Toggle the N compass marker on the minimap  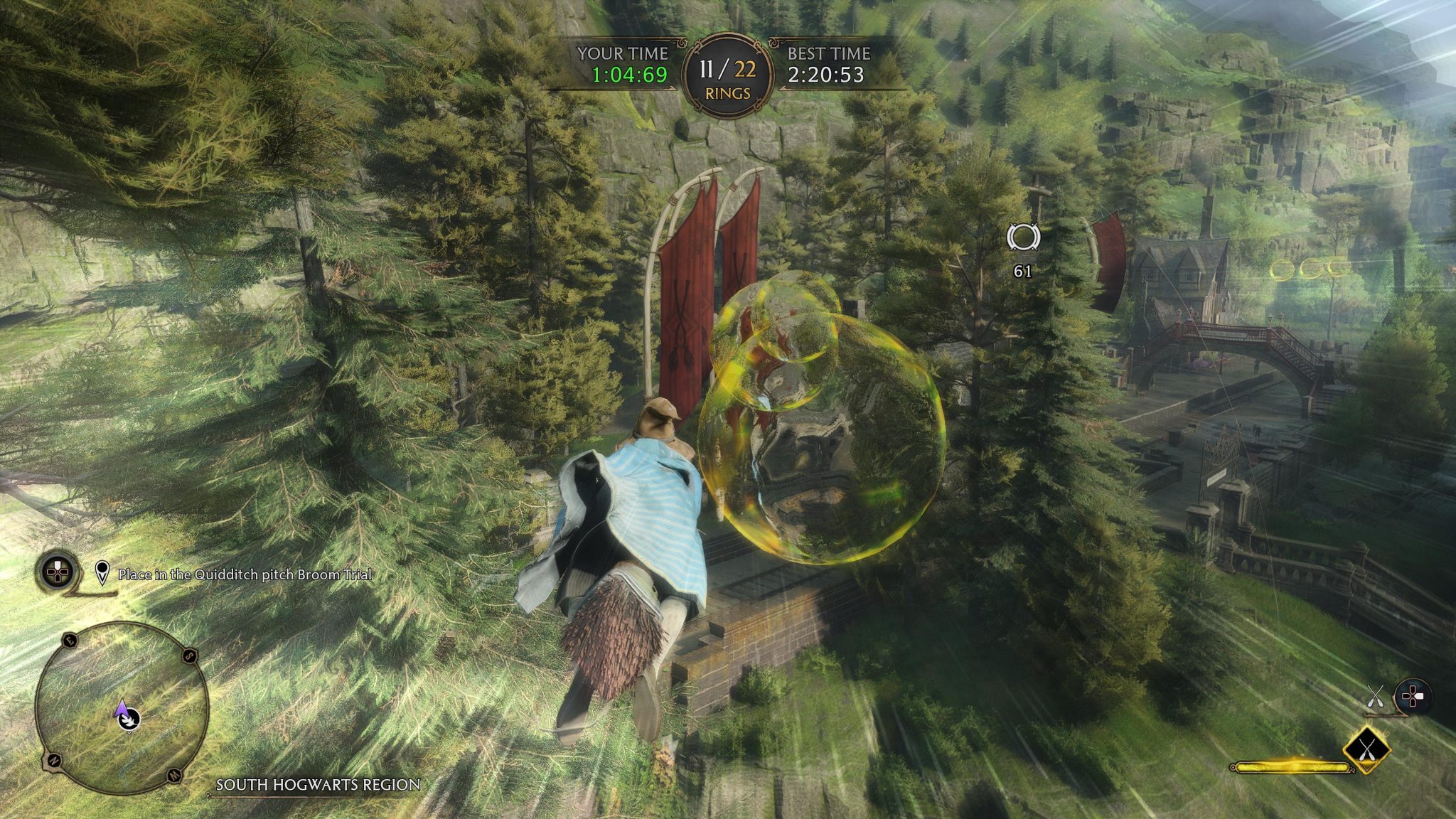point(53,761)
